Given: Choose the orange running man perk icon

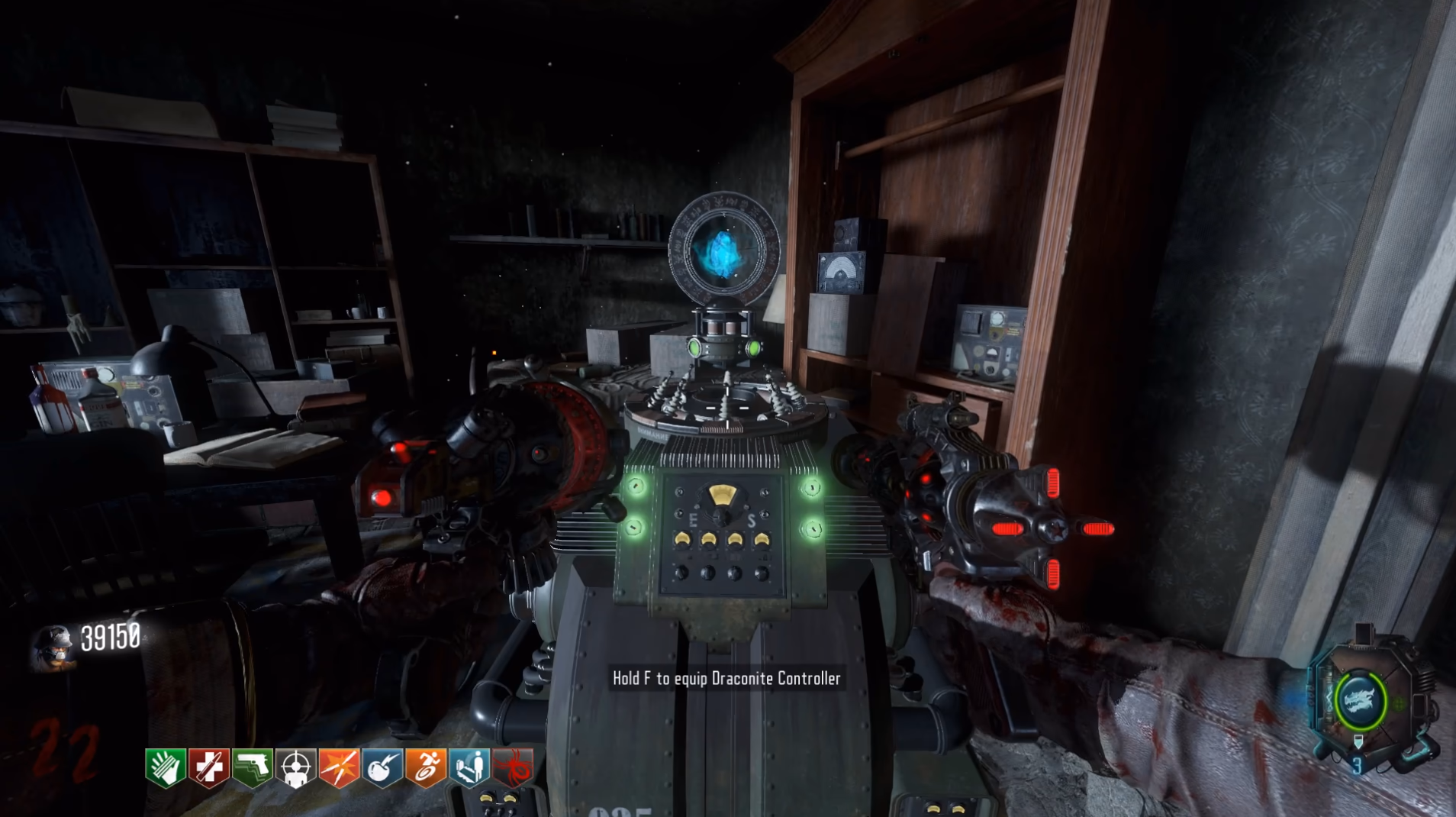Looking at the screenshot, I should coord(426,767).
